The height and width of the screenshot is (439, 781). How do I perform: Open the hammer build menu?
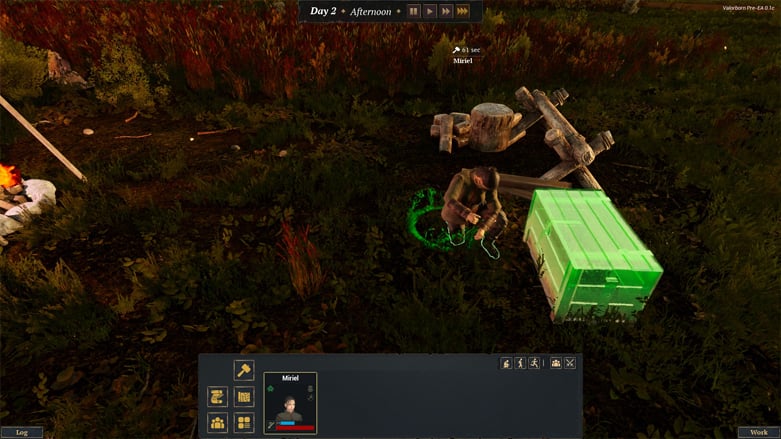click(x=244, y=370)
